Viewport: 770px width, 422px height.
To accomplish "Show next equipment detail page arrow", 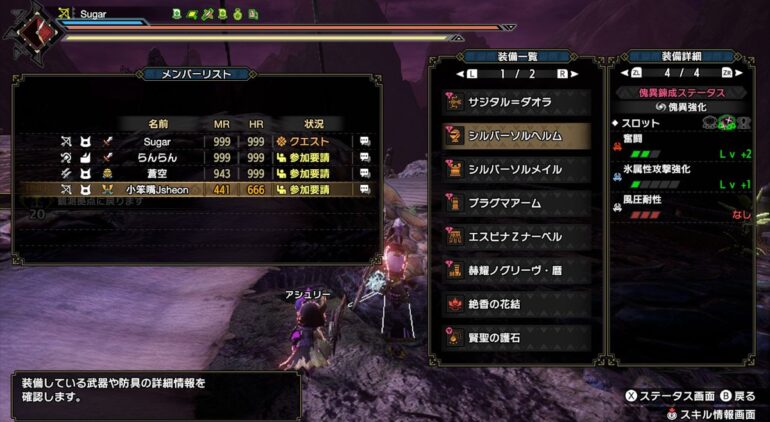I will point(740,73).
